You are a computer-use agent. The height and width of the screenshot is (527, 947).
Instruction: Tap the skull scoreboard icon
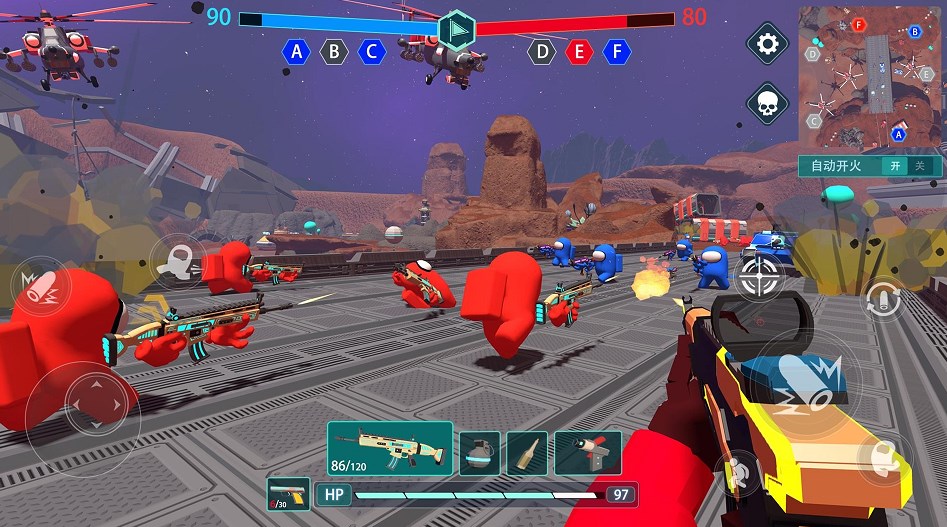[x=768, y=104]
